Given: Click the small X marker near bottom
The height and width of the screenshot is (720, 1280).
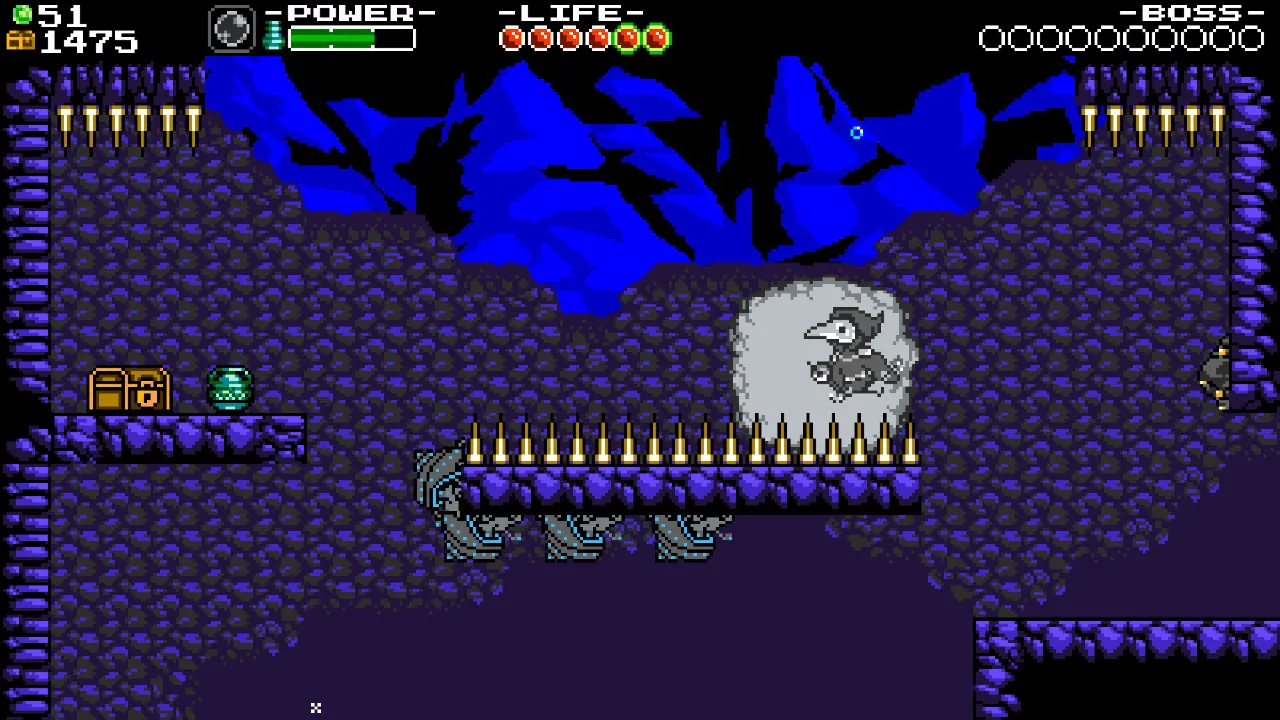Looking at the screenshot, I should pyautogui.click(x=315, y=708).
